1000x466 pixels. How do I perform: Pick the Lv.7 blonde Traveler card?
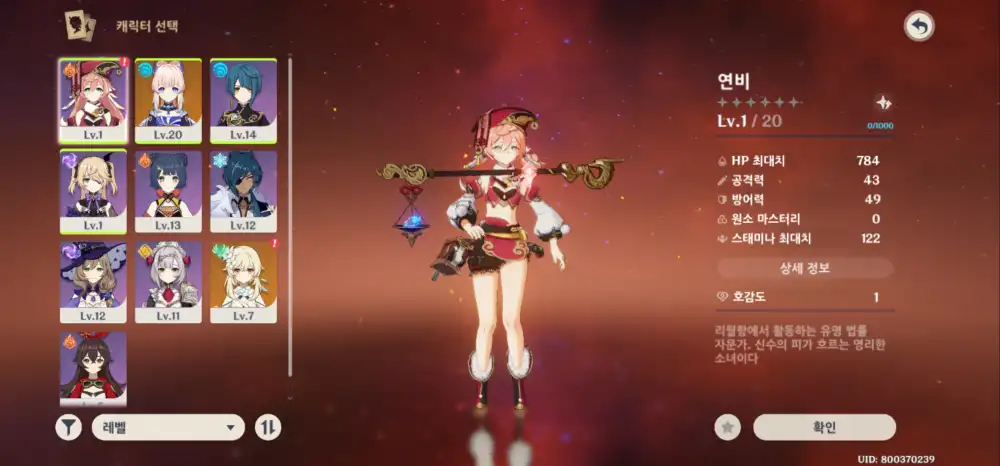243,282
